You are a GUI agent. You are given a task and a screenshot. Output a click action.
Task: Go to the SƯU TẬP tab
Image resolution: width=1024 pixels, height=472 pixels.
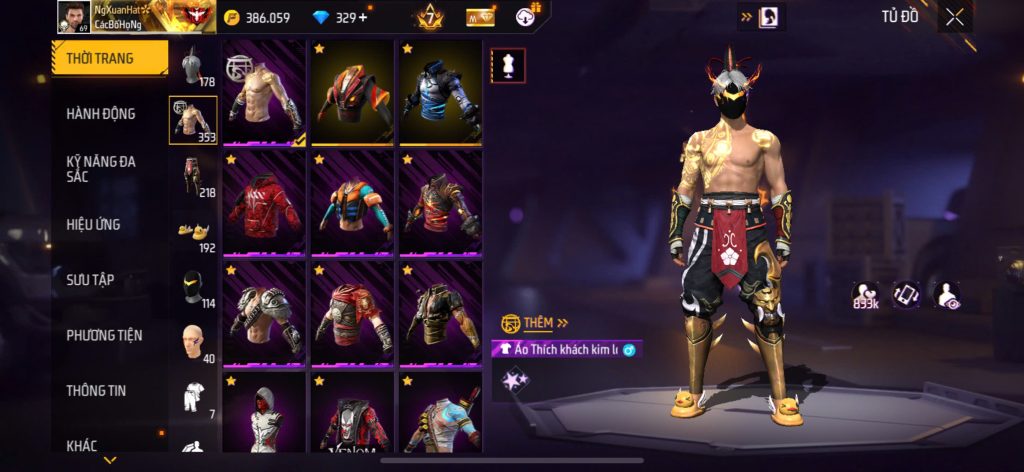tap(90, 280)
